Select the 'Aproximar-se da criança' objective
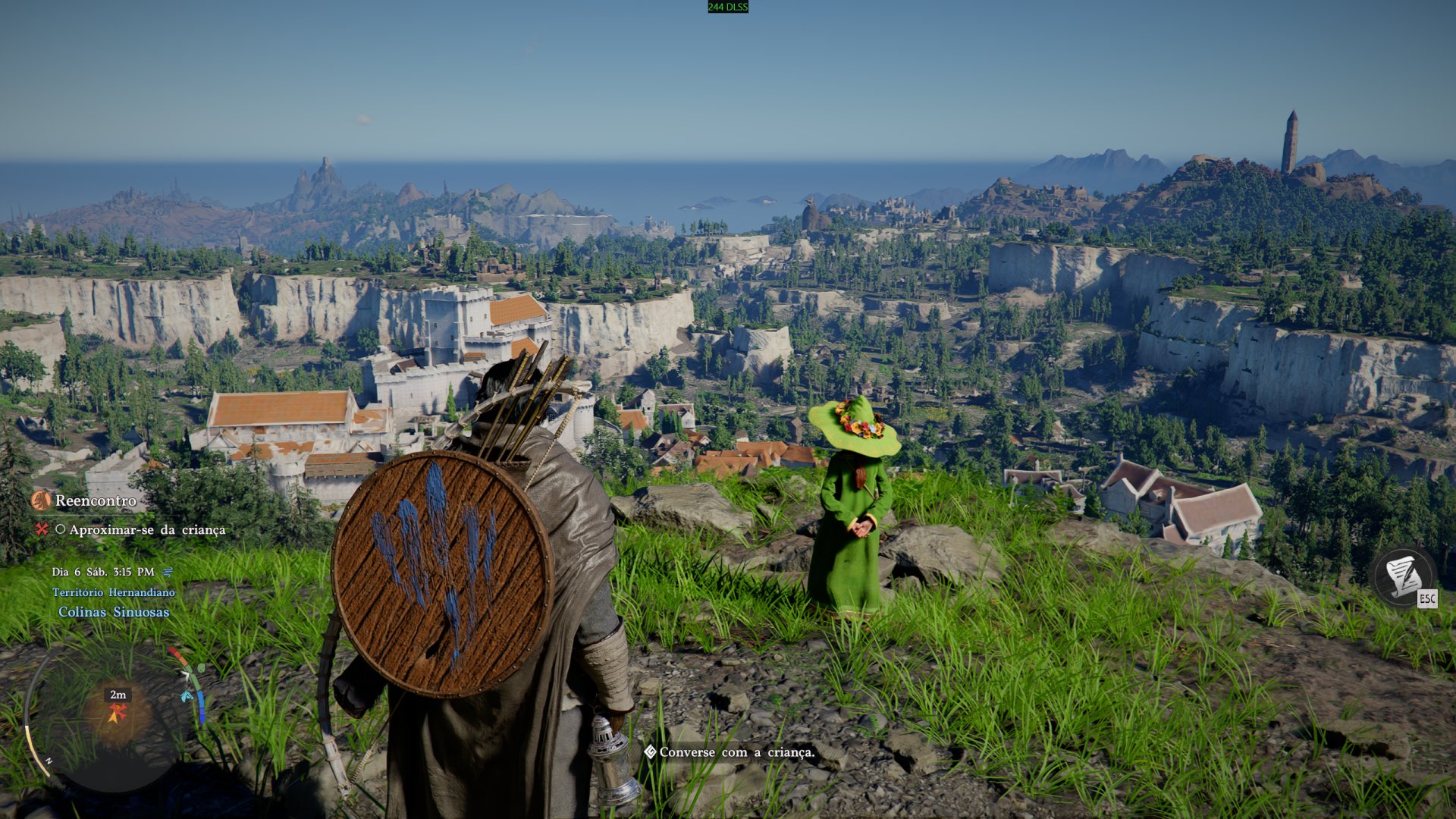The image size is (1456, 819). (x=146, y=530)
